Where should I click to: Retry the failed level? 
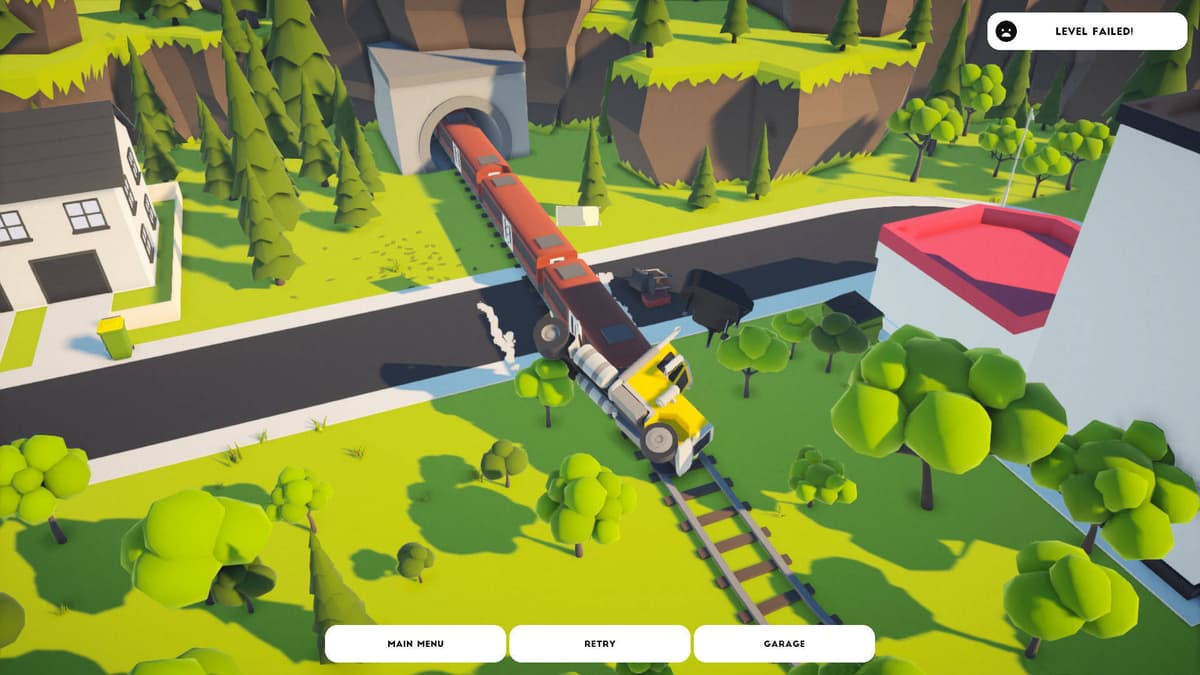(599, 643)
